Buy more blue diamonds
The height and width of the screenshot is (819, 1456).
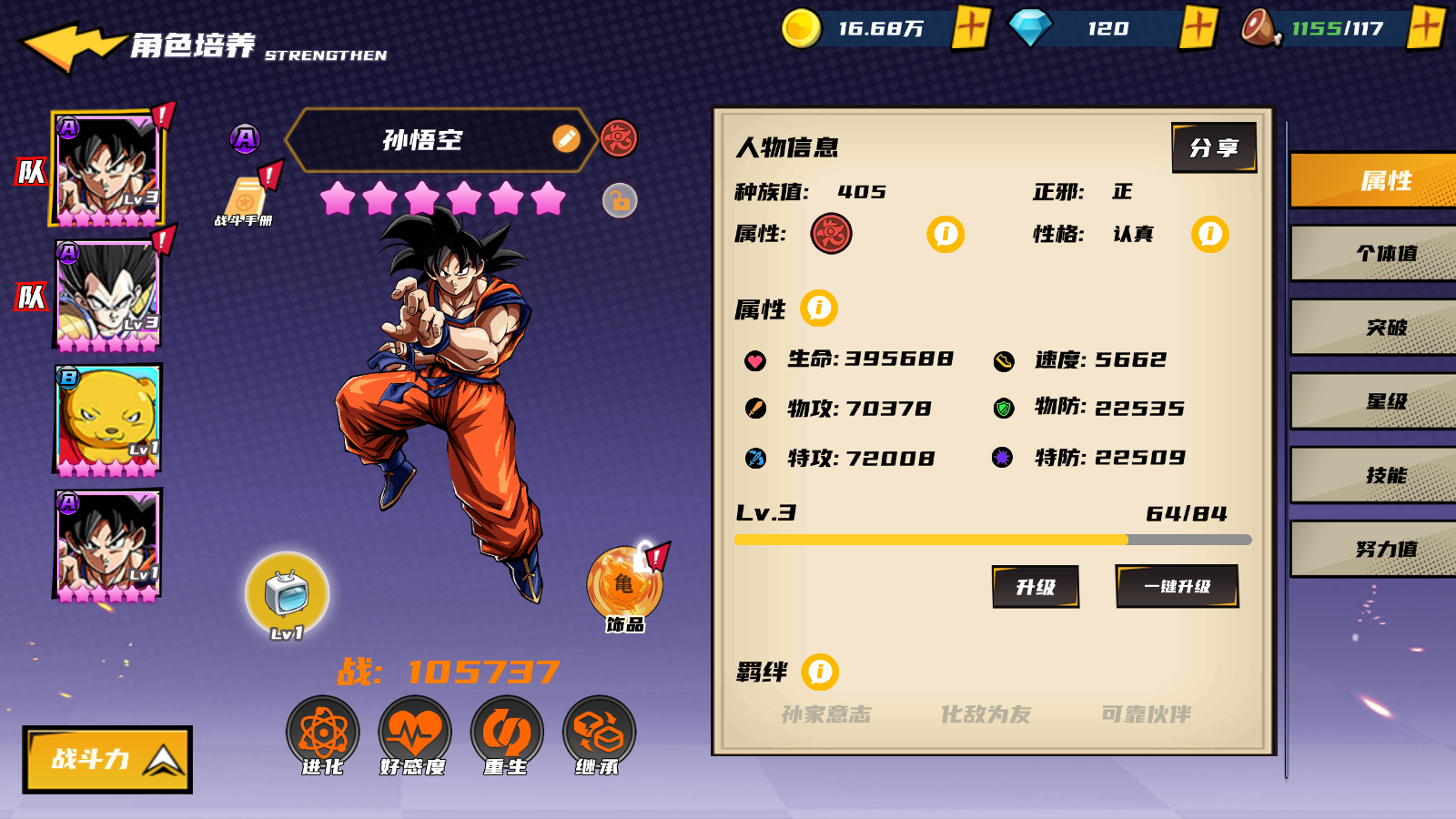[1198, 27]
